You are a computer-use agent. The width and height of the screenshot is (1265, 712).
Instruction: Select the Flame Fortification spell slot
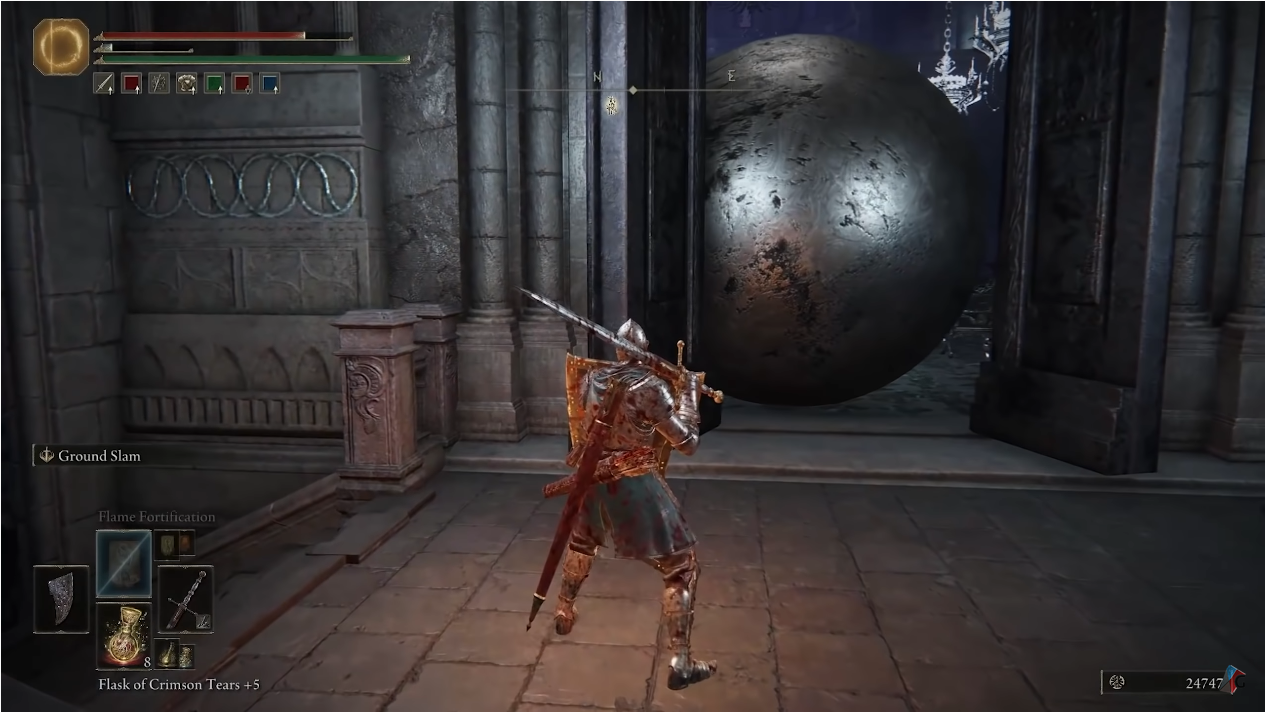click(124, 564)
